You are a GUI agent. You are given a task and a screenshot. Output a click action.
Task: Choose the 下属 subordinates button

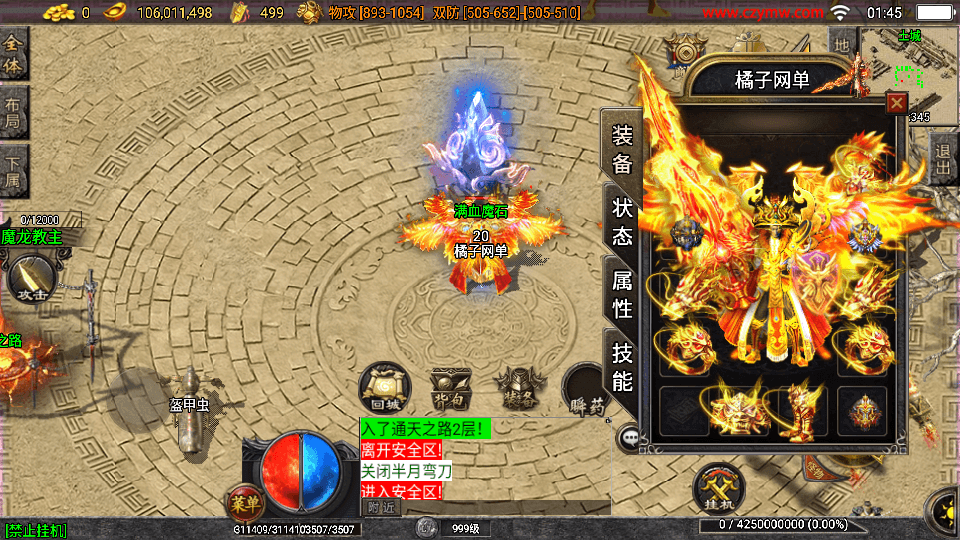pyautogui.click(x=14, y=172)
